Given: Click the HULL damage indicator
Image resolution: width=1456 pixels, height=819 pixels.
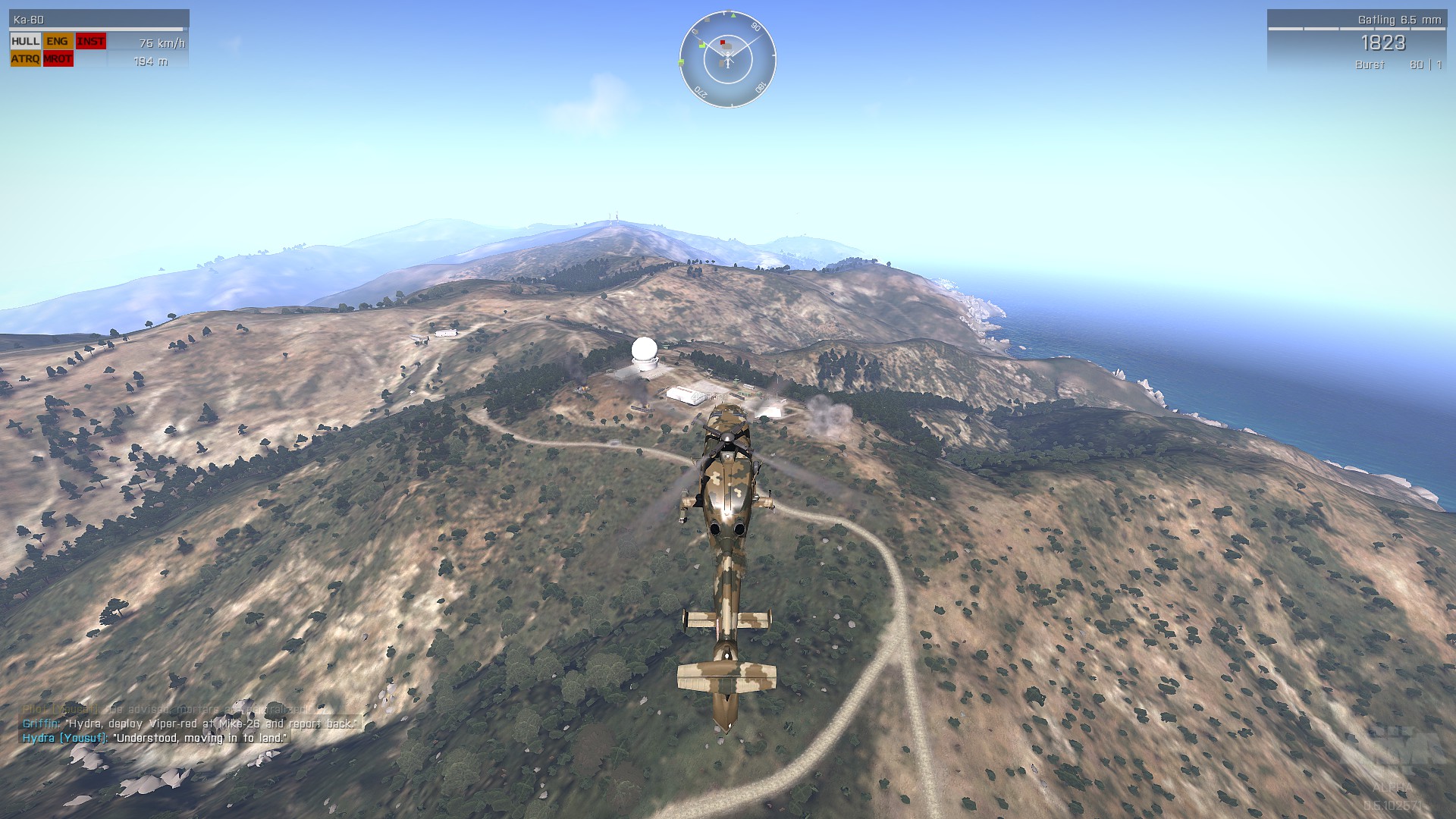Looking at the screenshot, I should click(25, 42).
